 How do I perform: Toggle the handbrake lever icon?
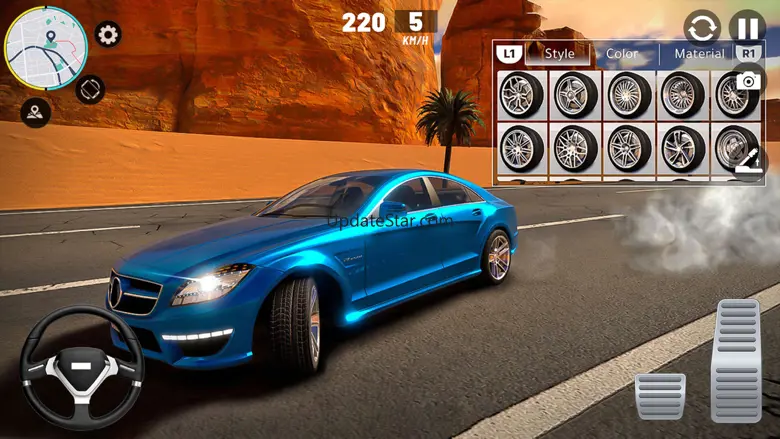pos(749,159)
